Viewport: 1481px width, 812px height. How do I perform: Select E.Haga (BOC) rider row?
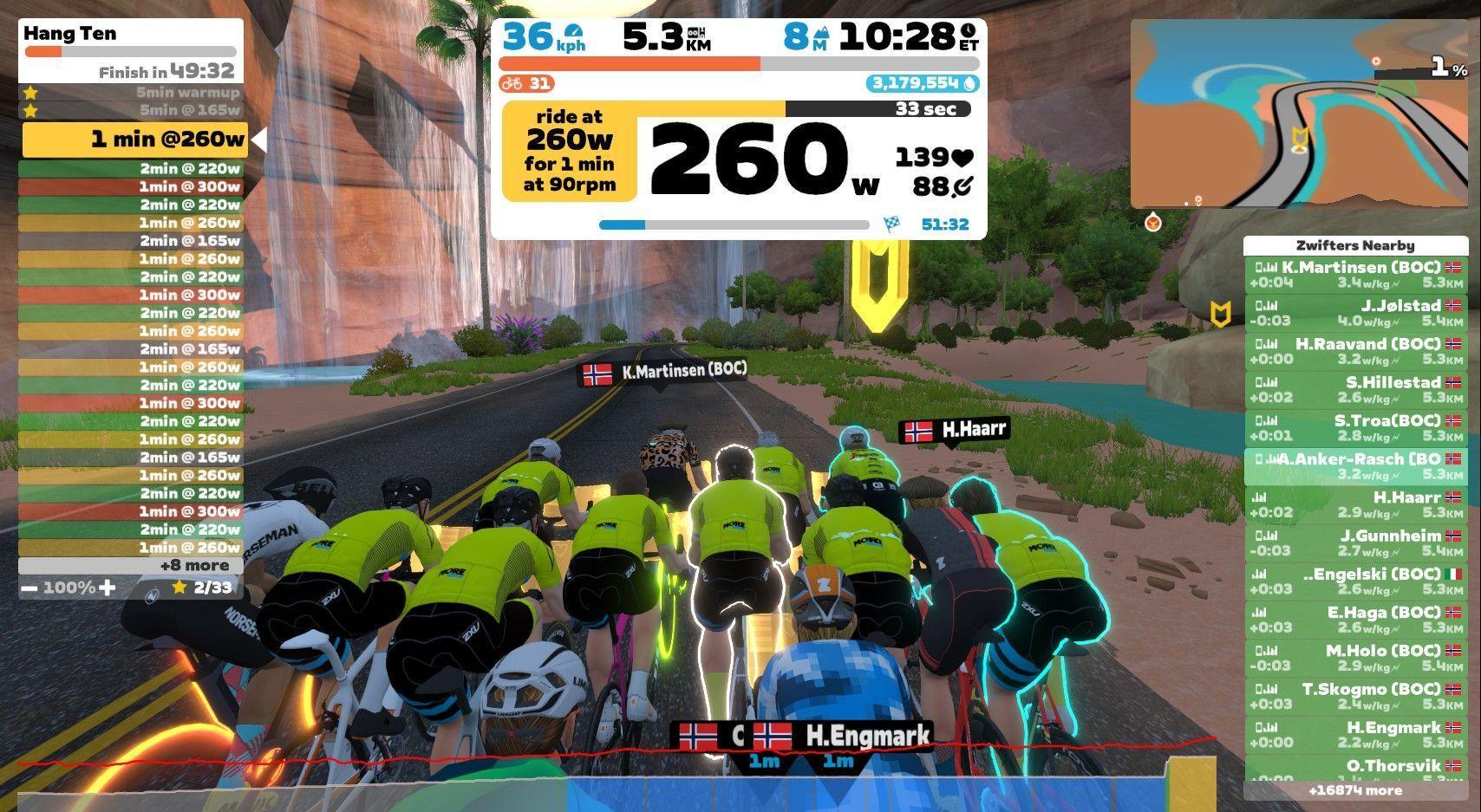coord(1355,619)
